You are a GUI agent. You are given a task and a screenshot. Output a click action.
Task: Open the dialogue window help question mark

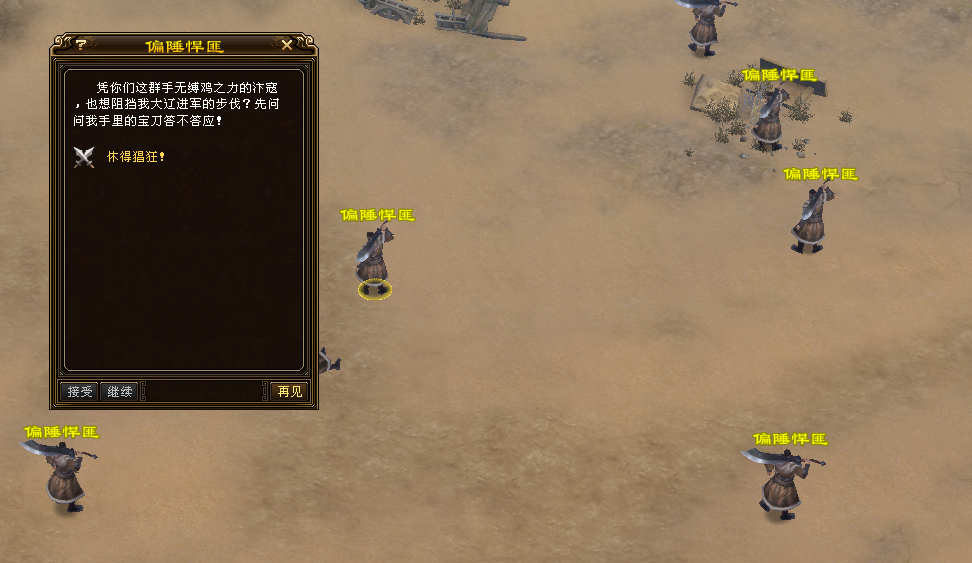pyautogui.click(x=81, y=45)
